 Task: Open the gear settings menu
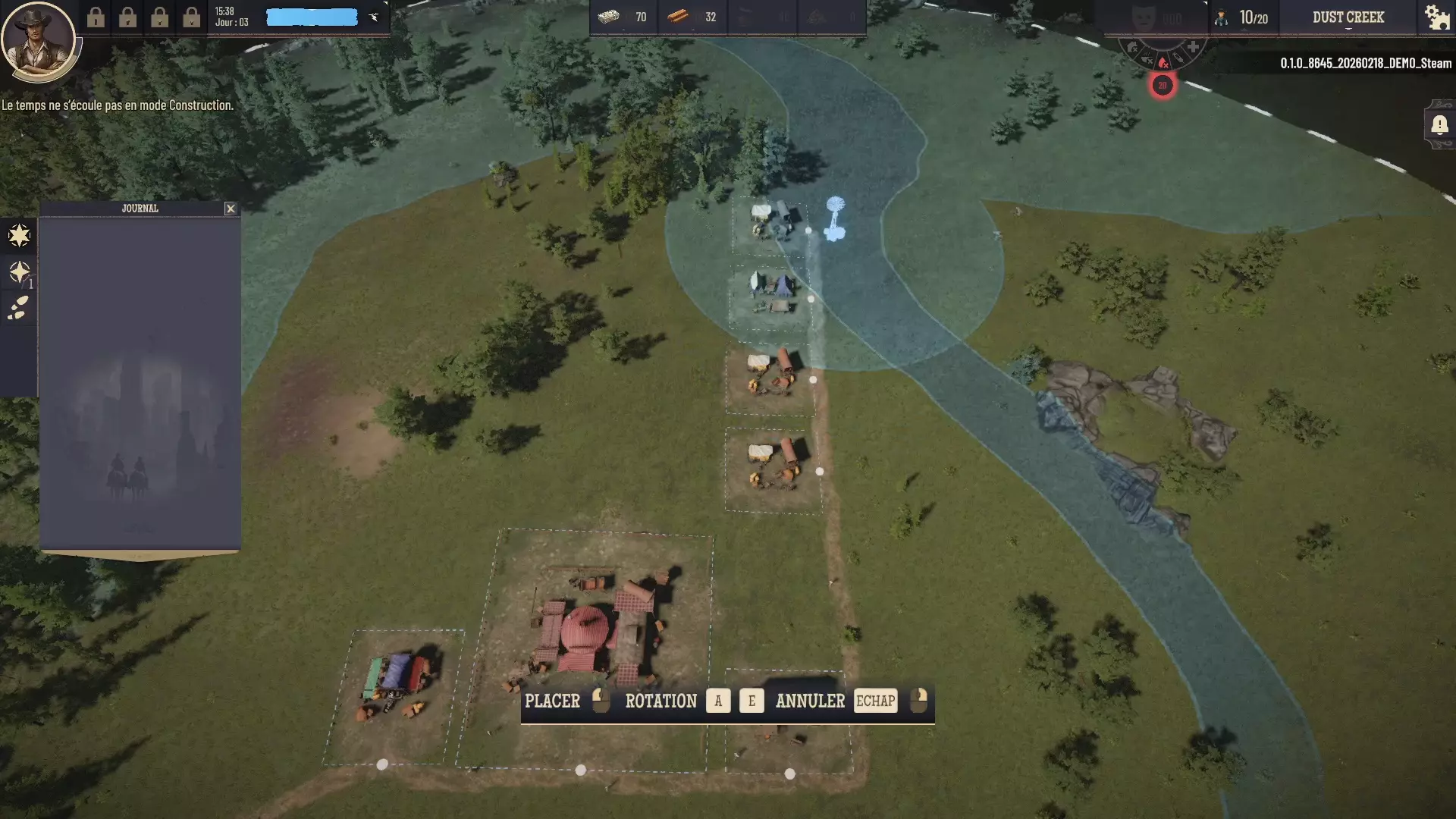tap(1436, 17)
